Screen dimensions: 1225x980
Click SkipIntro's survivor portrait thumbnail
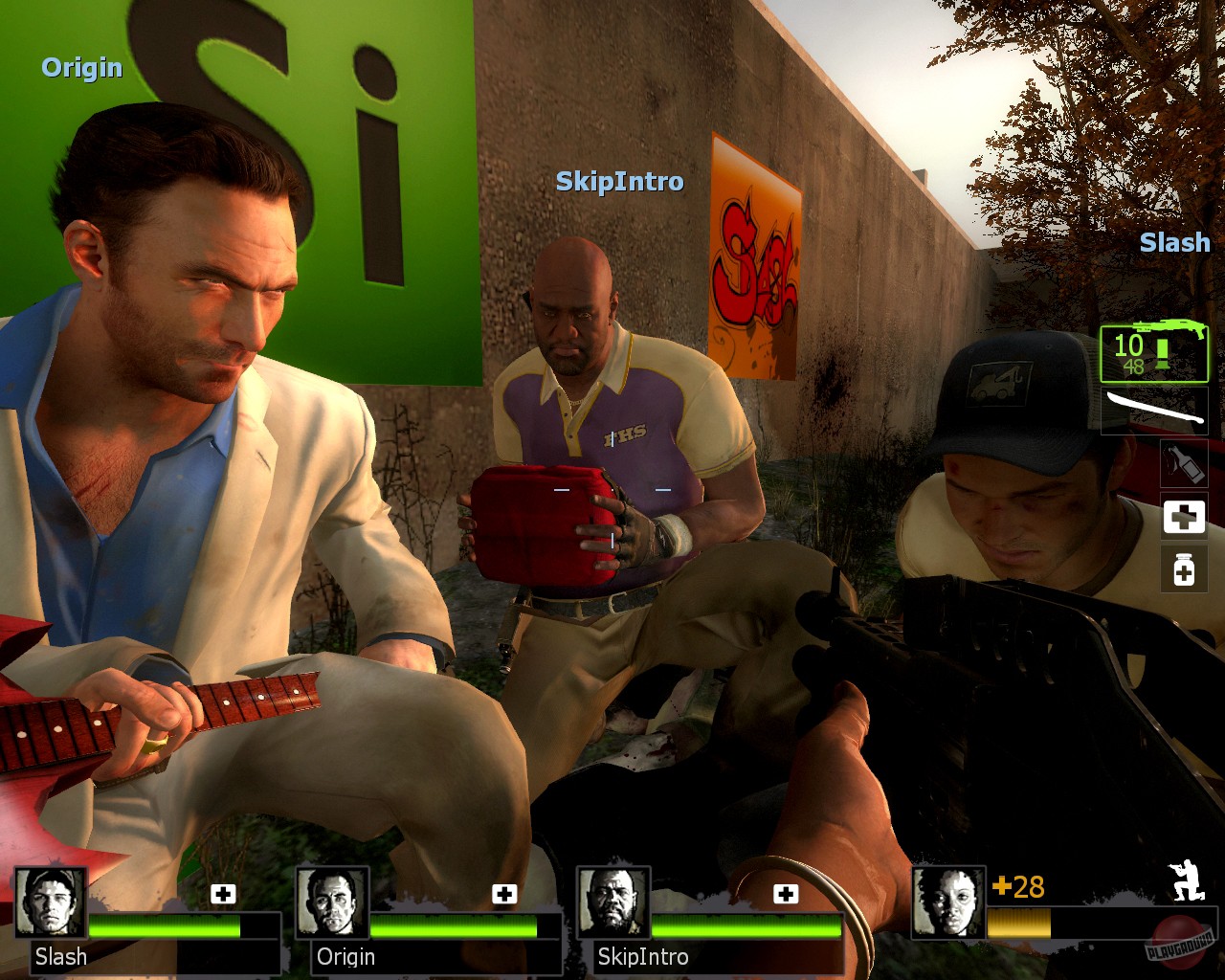[615, 906]
